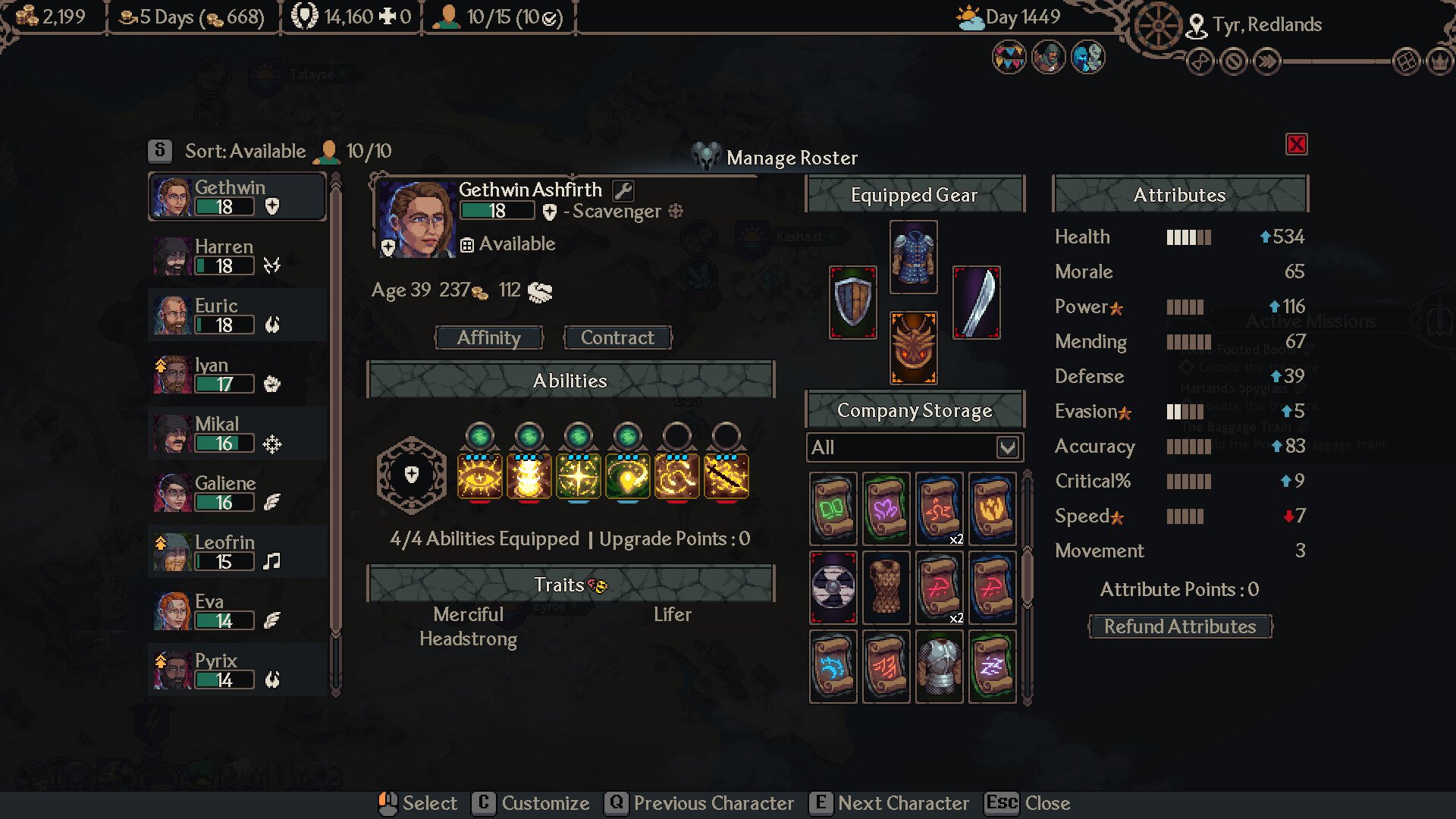Choose Euric from the roster
Image resolution: width=1456 pixels, height=819 pixels.
[x=237, y=315]
